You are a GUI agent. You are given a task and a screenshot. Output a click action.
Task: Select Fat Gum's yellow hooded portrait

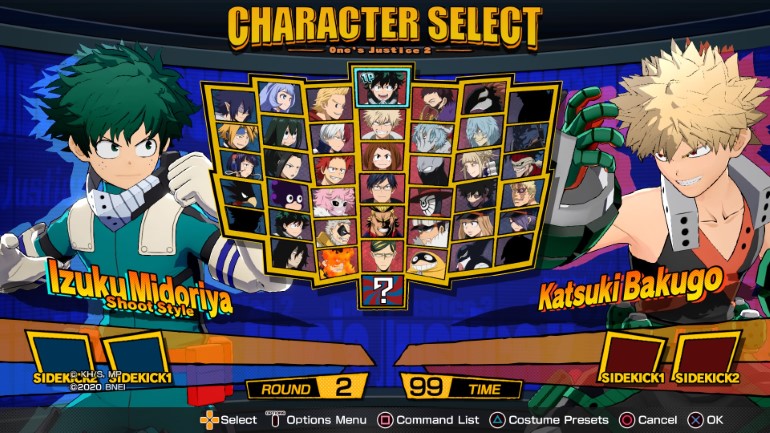(x=432, y=263)
